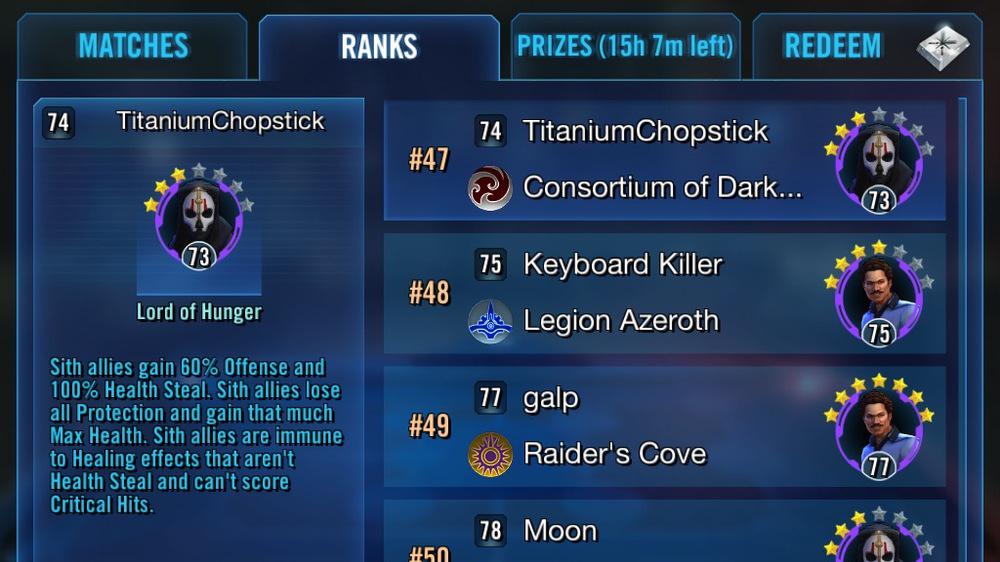Open the Prizes tab
The width and height of the screenshot is (1000, 562).
625,46
